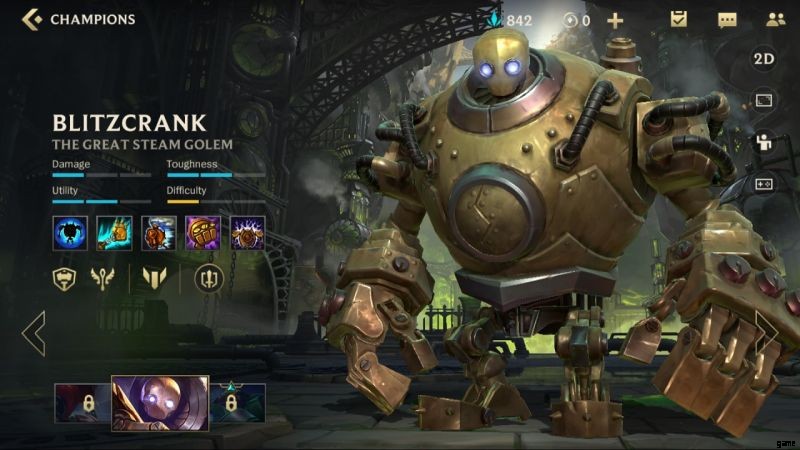This screenshot has width=800, height=450.
Task: Open the friends list icon
Action: 775,19
